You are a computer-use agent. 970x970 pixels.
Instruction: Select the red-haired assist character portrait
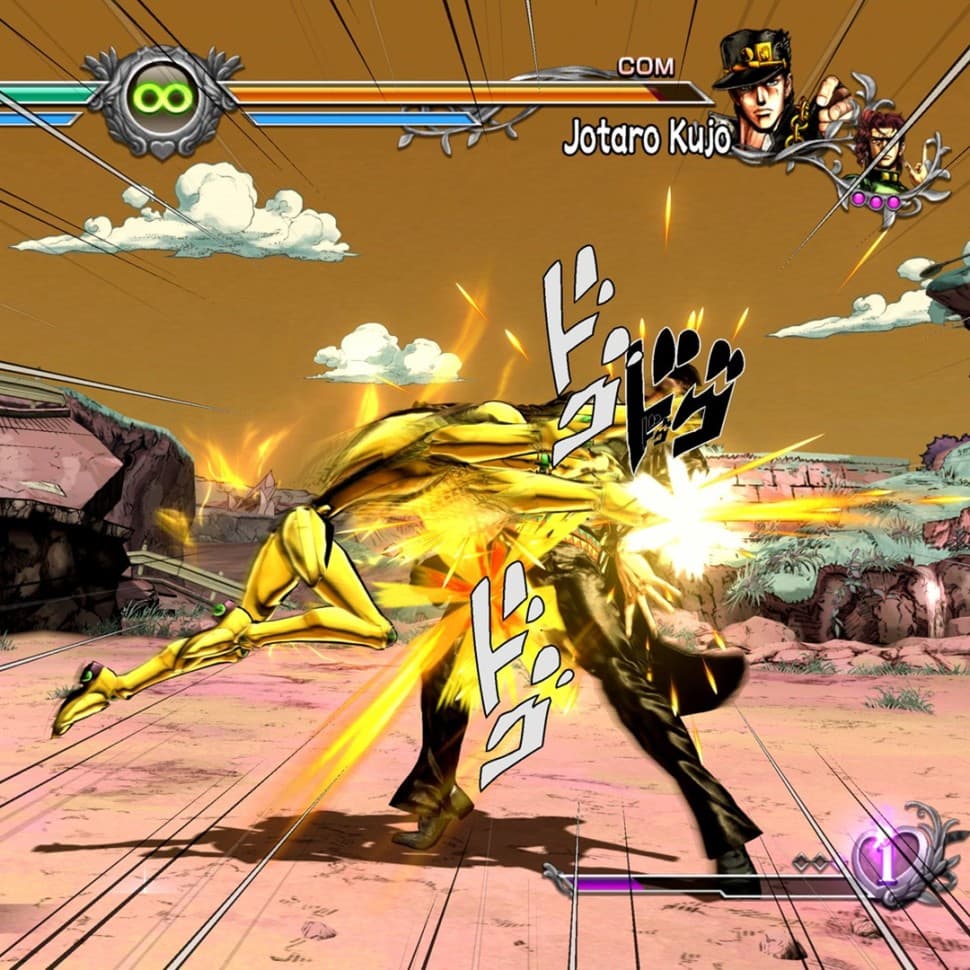878,150
